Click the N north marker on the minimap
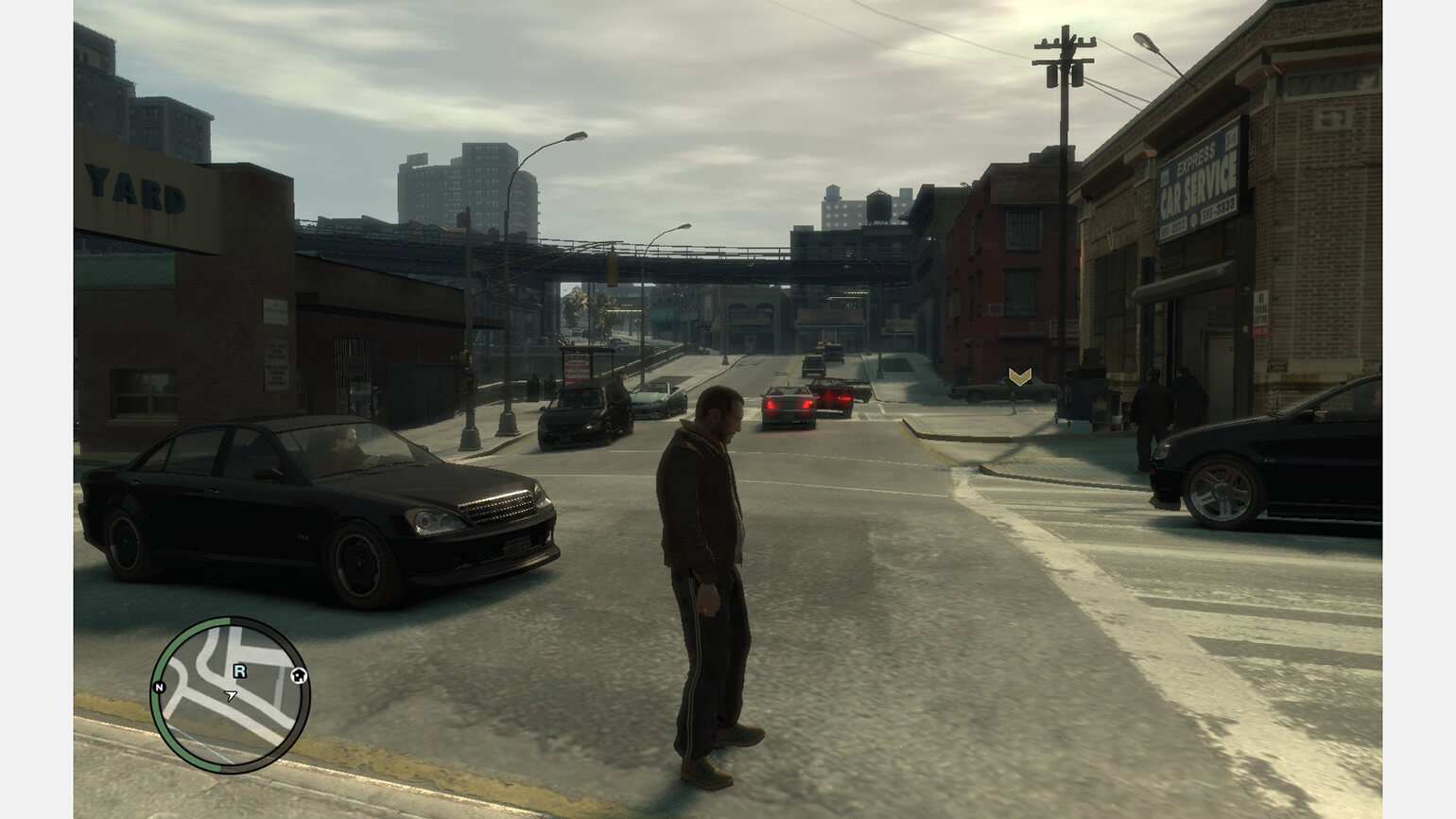This screenshot has height=819, width=1456. [159, 687]
